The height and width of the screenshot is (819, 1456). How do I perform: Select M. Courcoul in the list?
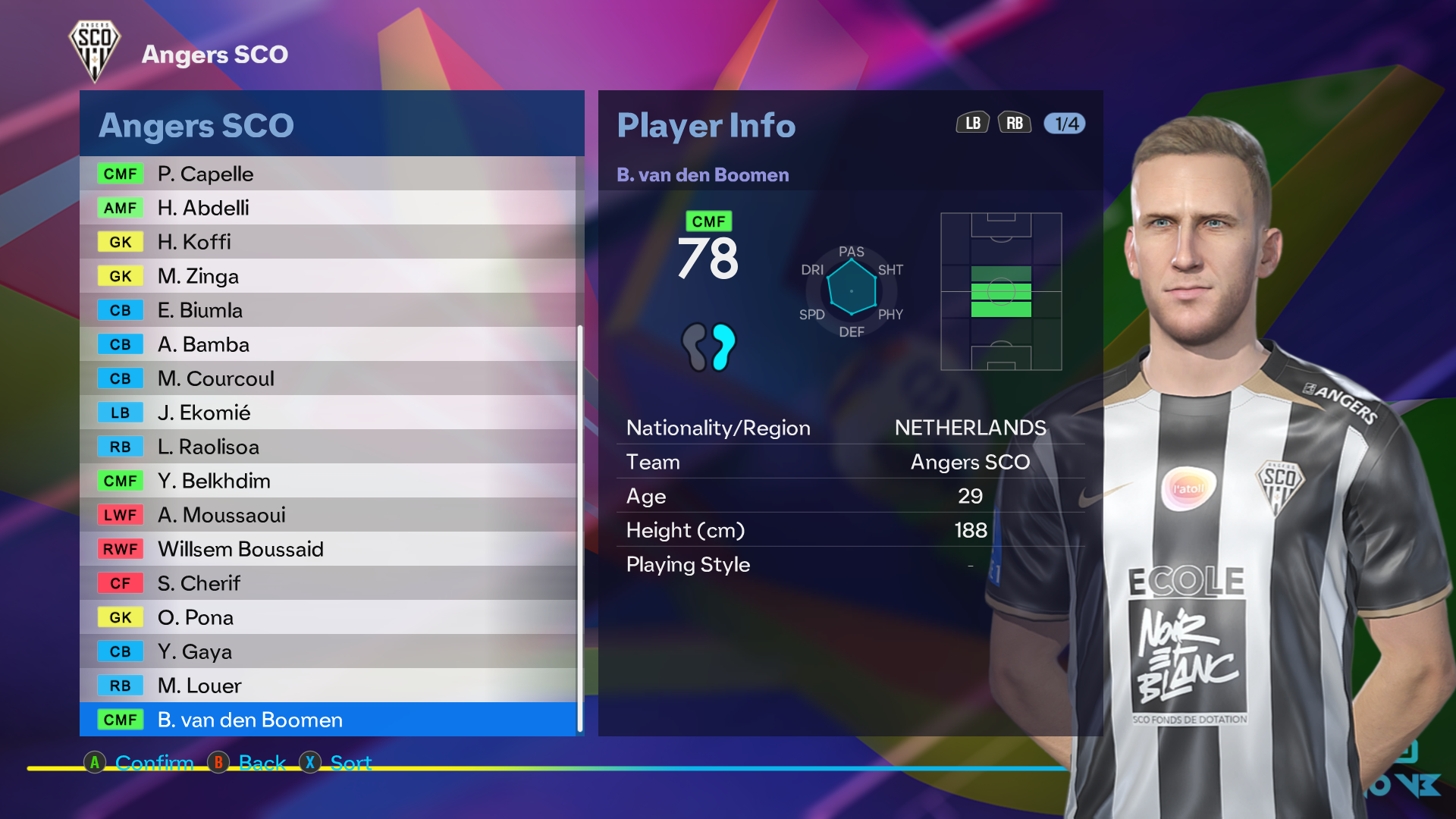coord(328,378)
